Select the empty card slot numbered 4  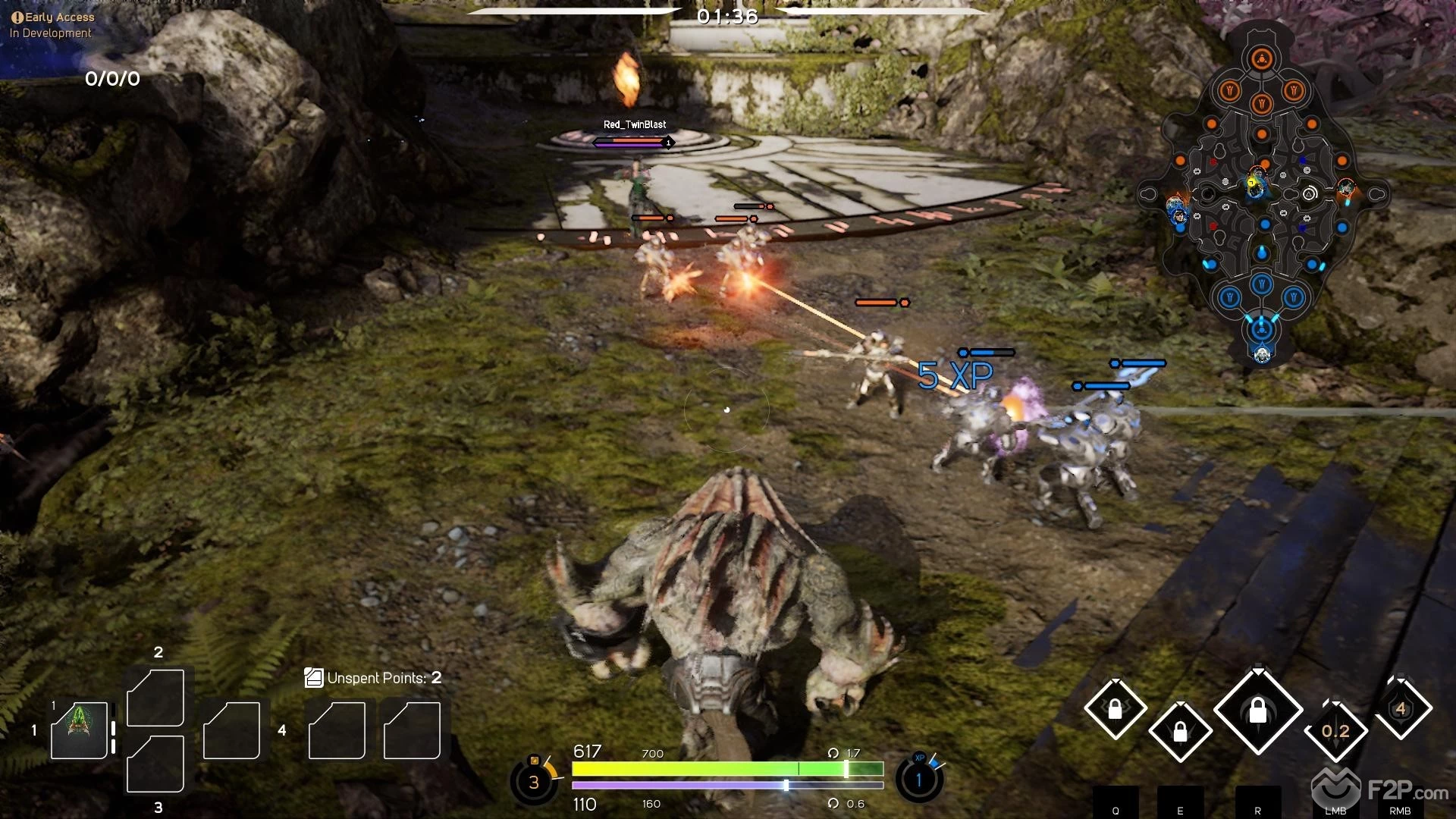(232, 730)
